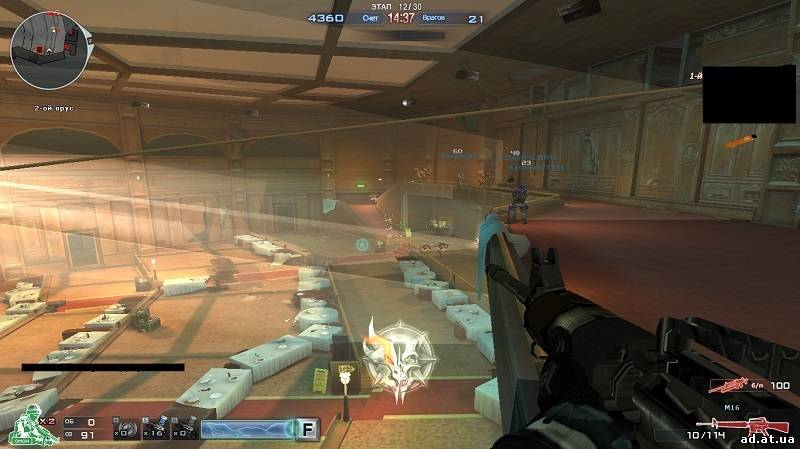Select the item slot showing x16

[154, 429]
